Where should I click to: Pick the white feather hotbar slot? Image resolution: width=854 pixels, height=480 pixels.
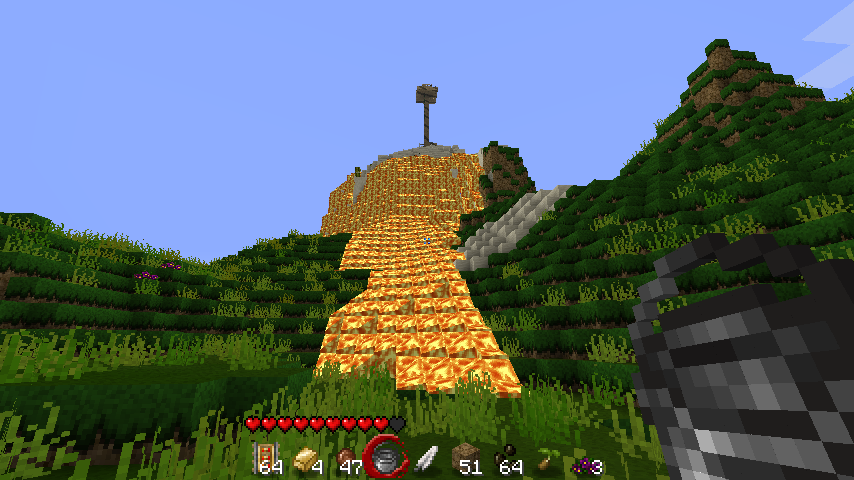[424, 459]
